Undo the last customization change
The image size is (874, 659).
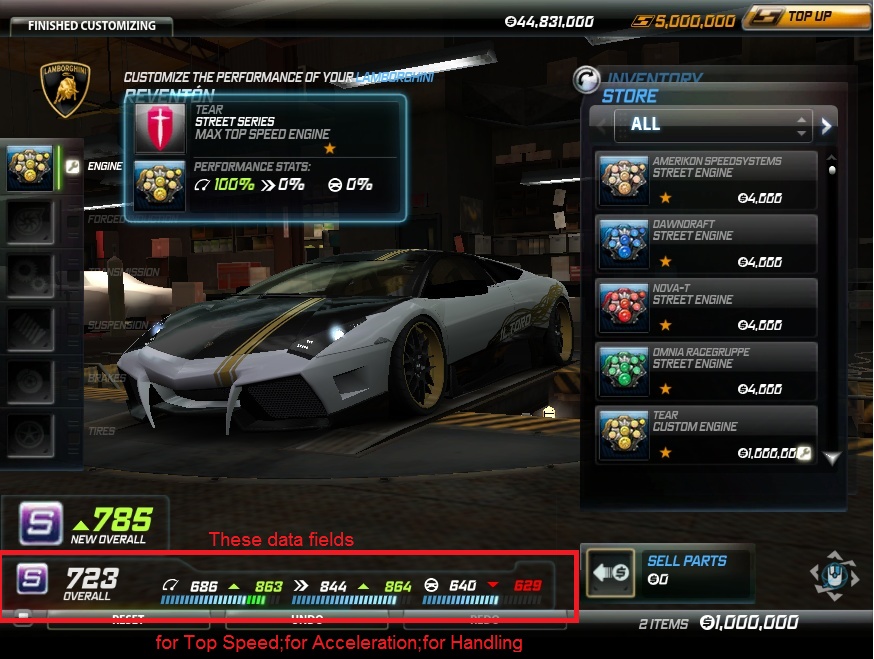pyautogui.click(x=306, y=620)
